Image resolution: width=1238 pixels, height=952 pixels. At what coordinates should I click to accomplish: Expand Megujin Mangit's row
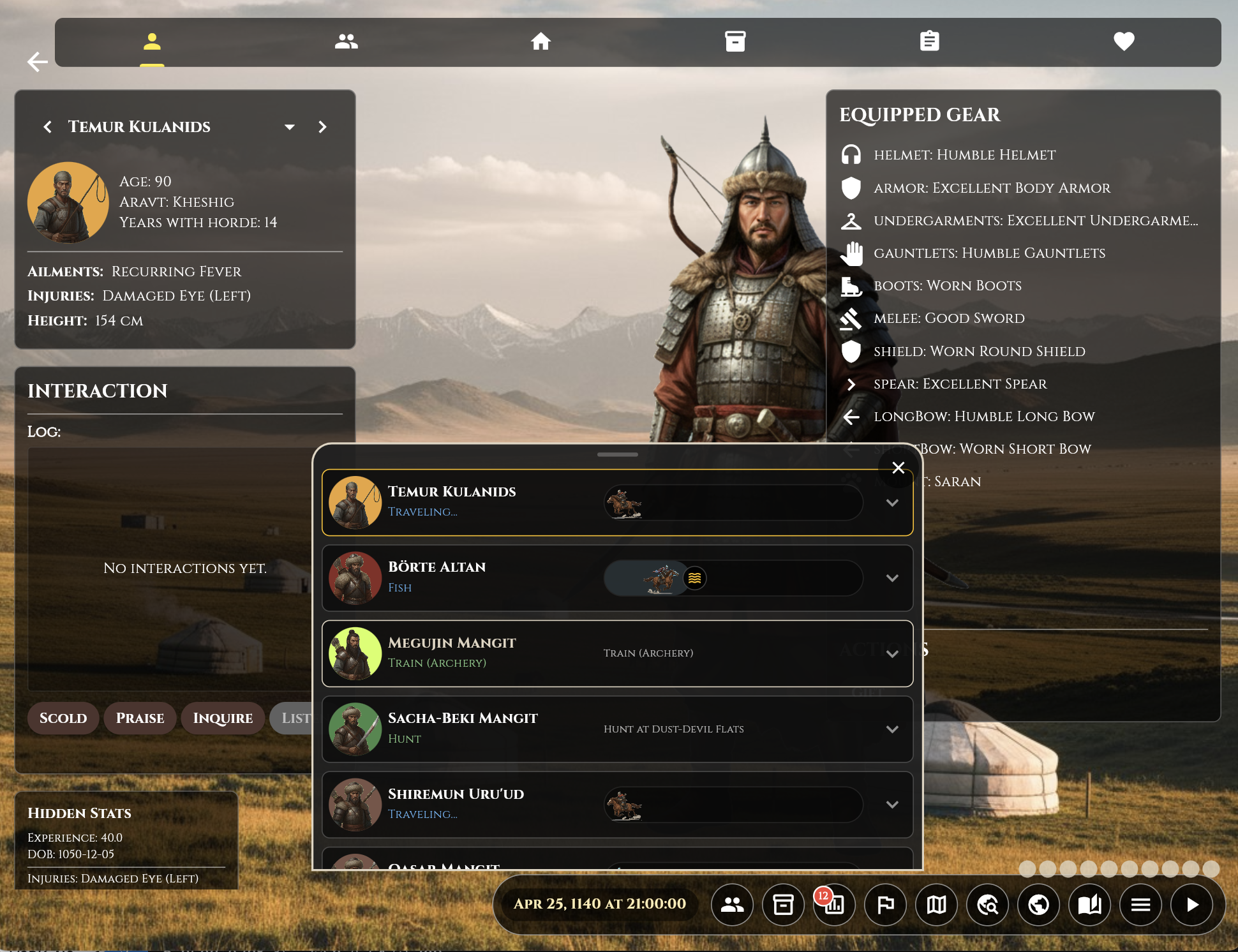(x=892, y=653)
